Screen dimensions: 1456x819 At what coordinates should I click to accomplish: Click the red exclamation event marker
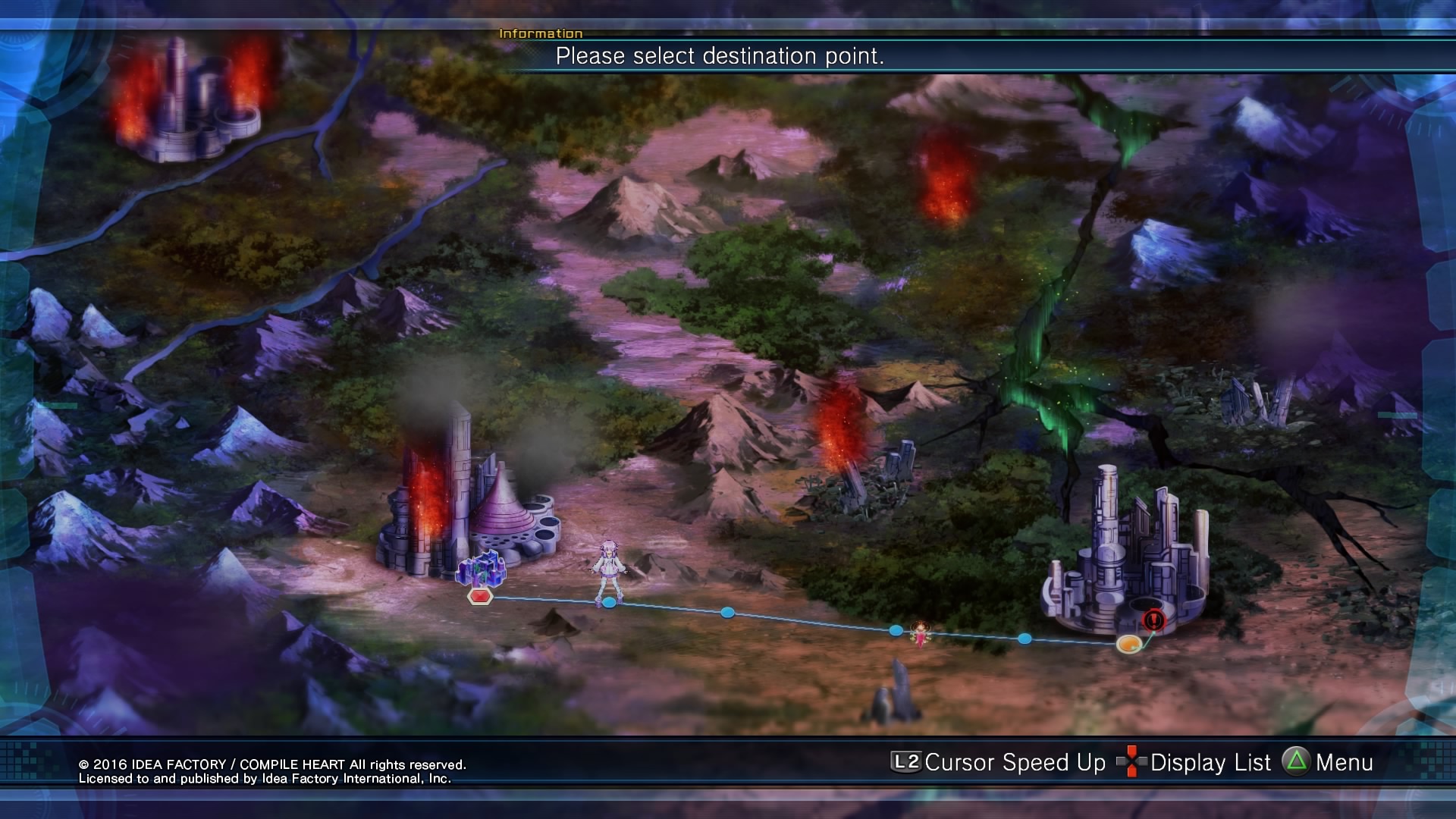1153,620
